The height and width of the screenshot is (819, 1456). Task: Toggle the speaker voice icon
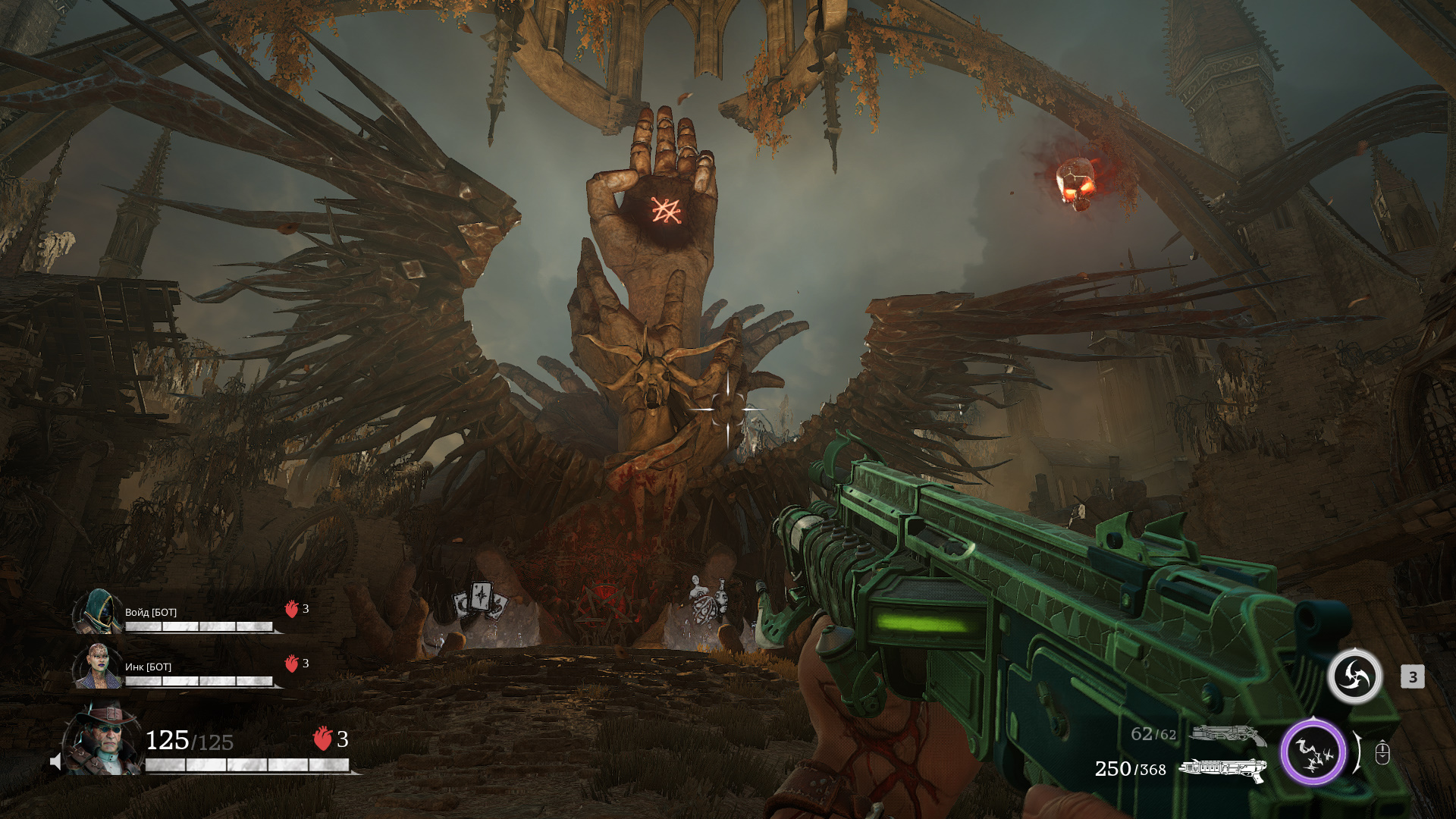coord(56,761)
